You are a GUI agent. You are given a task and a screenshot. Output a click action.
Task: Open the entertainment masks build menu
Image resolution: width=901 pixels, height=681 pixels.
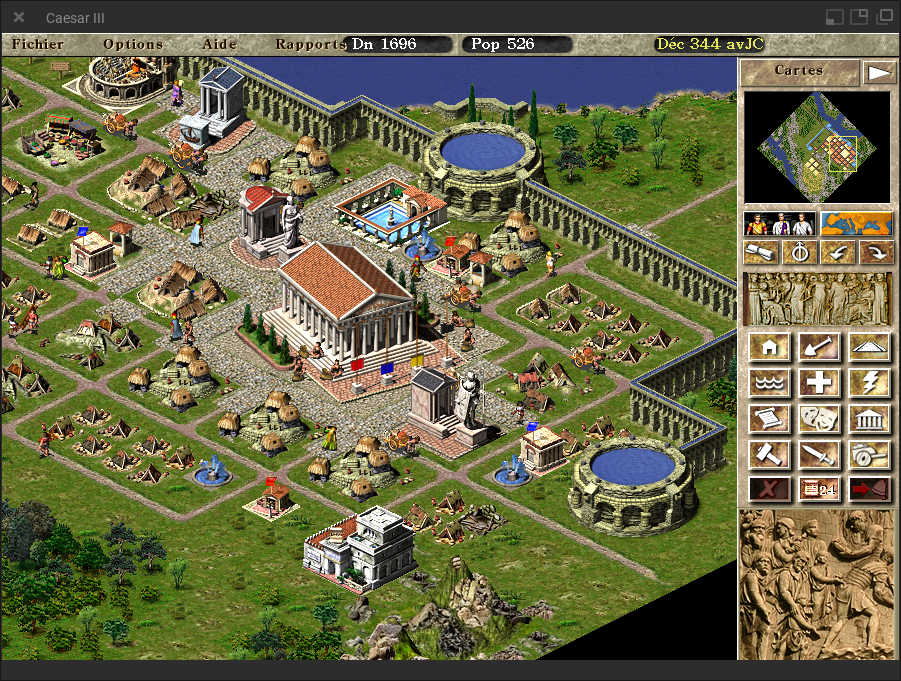pos(819,419)
